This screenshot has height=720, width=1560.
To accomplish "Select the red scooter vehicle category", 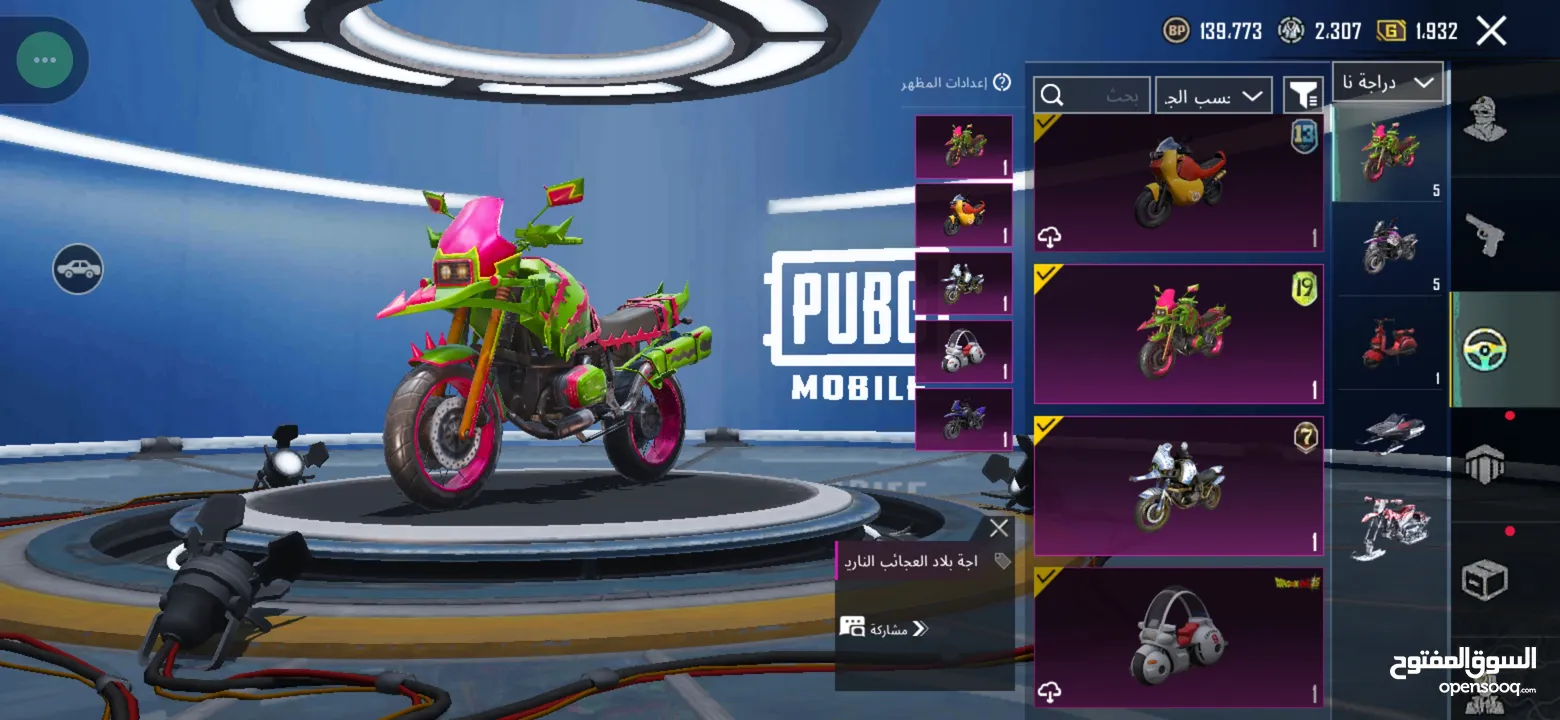I will (x=1390, y=343).
